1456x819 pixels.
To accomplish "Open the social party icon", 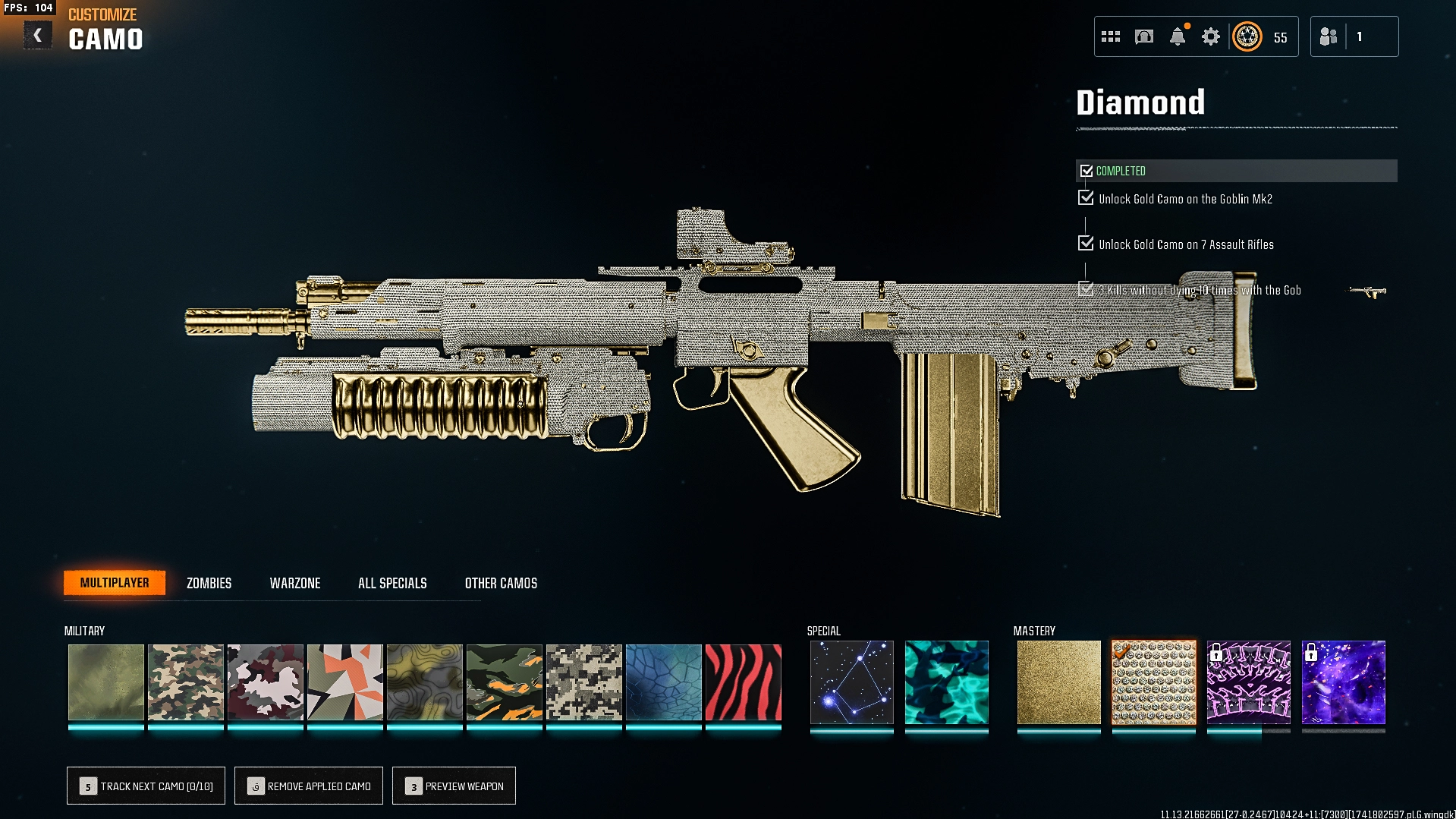I will pos(1329,36).
